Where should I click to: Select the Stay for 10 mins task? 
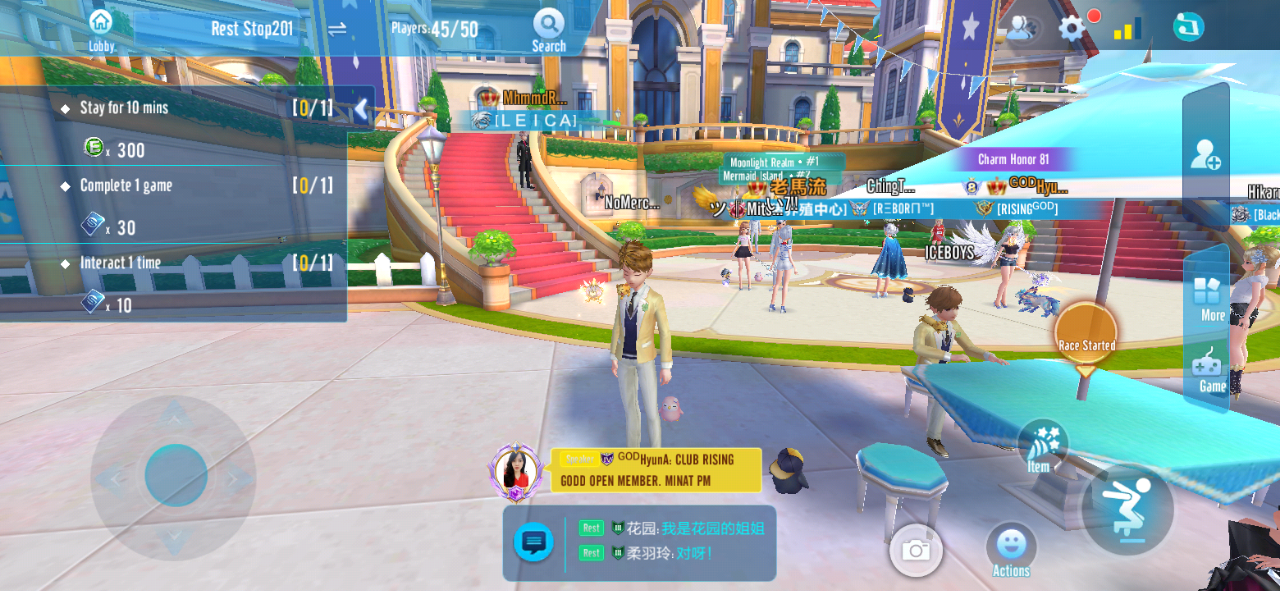point(125,108)
